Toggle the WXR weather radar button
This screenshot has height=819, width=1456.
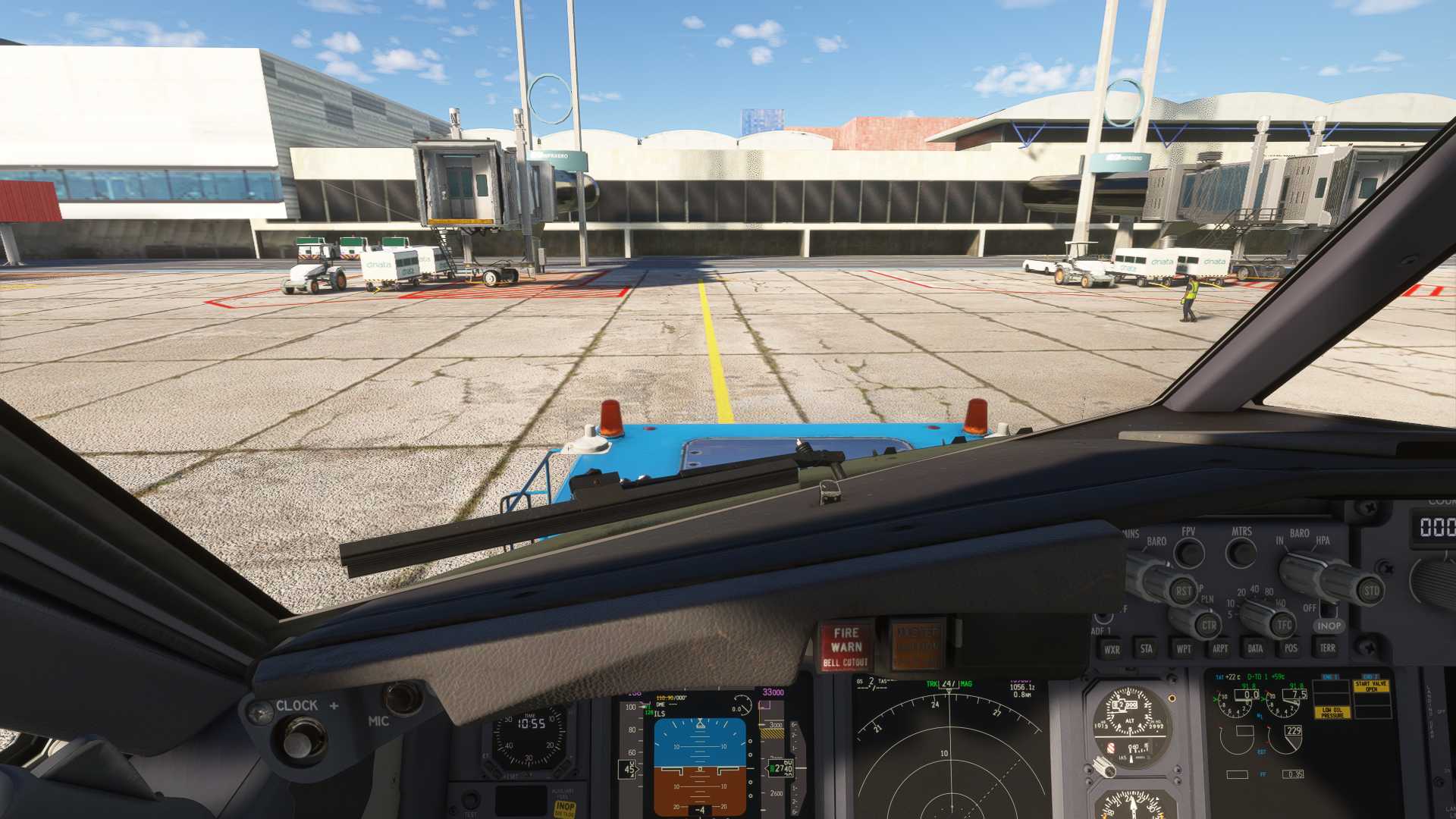(1112, 649)
